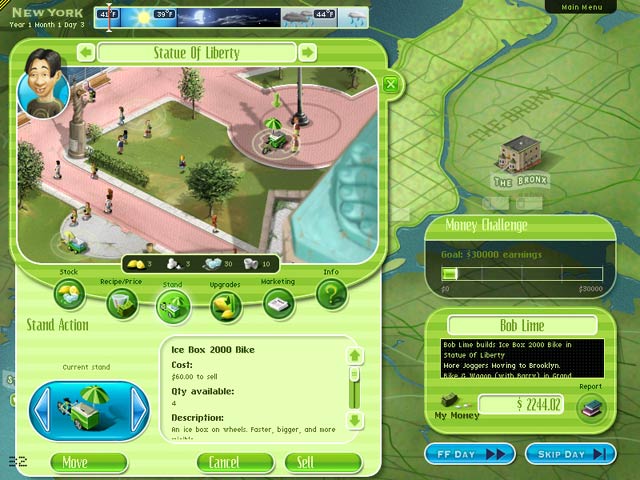Switch to the Marketing tab
This screenshot has height=480, width=640.
(x=278, y=304)
